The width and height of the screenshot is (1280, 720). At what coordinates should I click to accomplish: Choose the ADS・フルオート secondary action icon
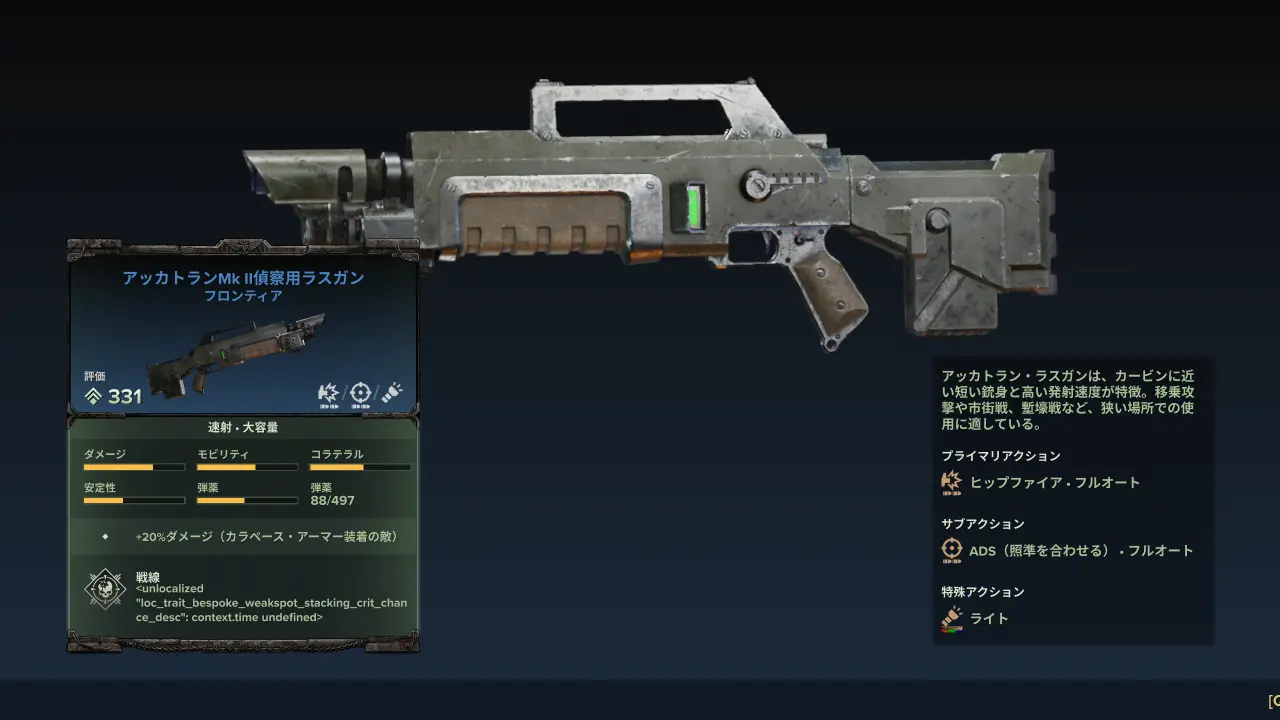(x=951, y=551)
